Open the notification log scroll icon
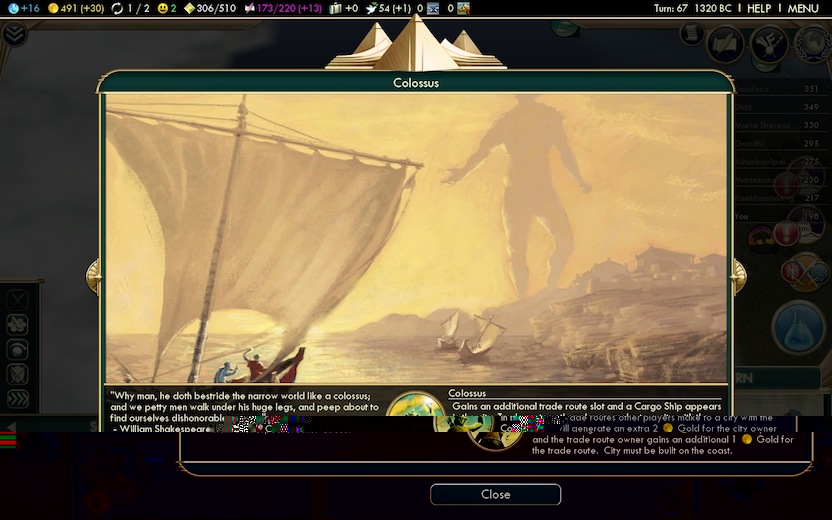The image size is (832, 520). 692,33
